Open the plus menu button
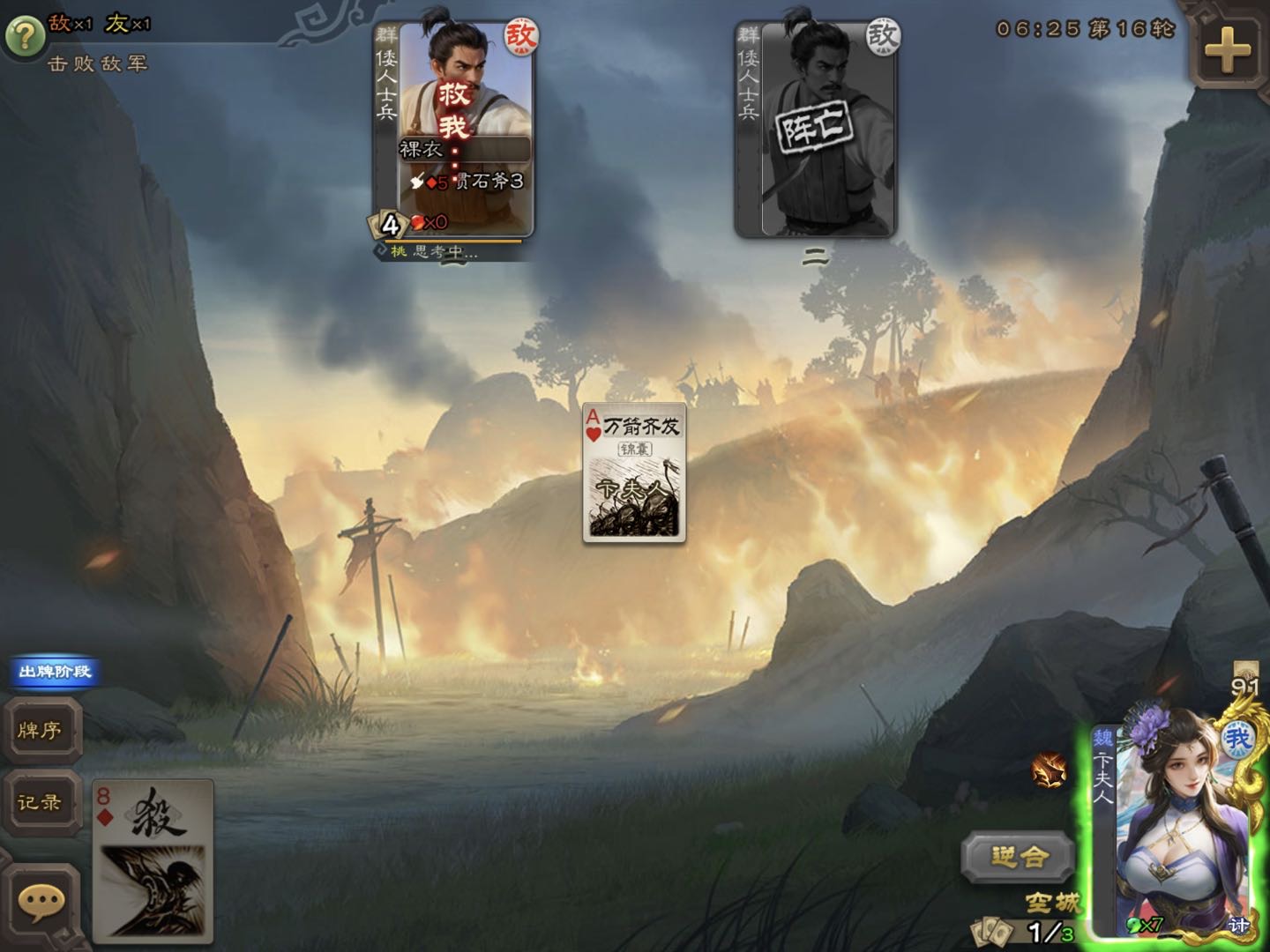 pos(1228,49)
